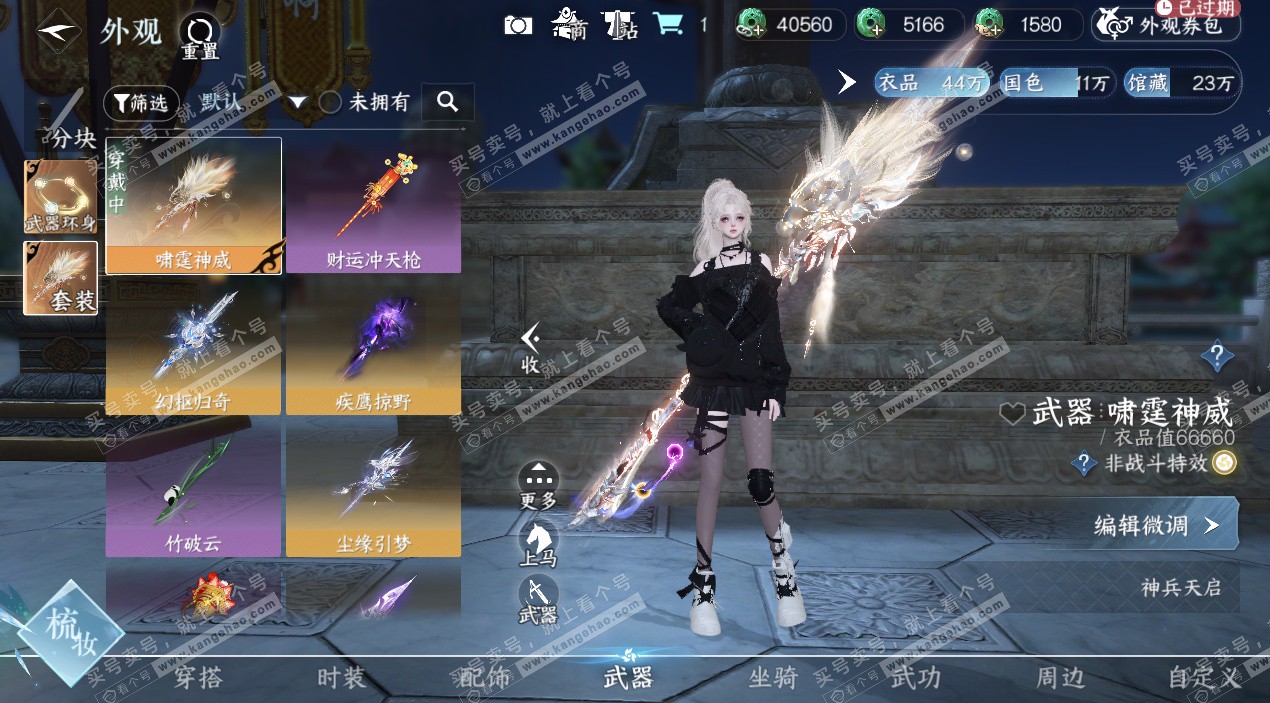Open the 外观券包 coupon bag
The height and width of the screenshot is (703, 1270).
pyautogui.click(x=1166, y=25)
